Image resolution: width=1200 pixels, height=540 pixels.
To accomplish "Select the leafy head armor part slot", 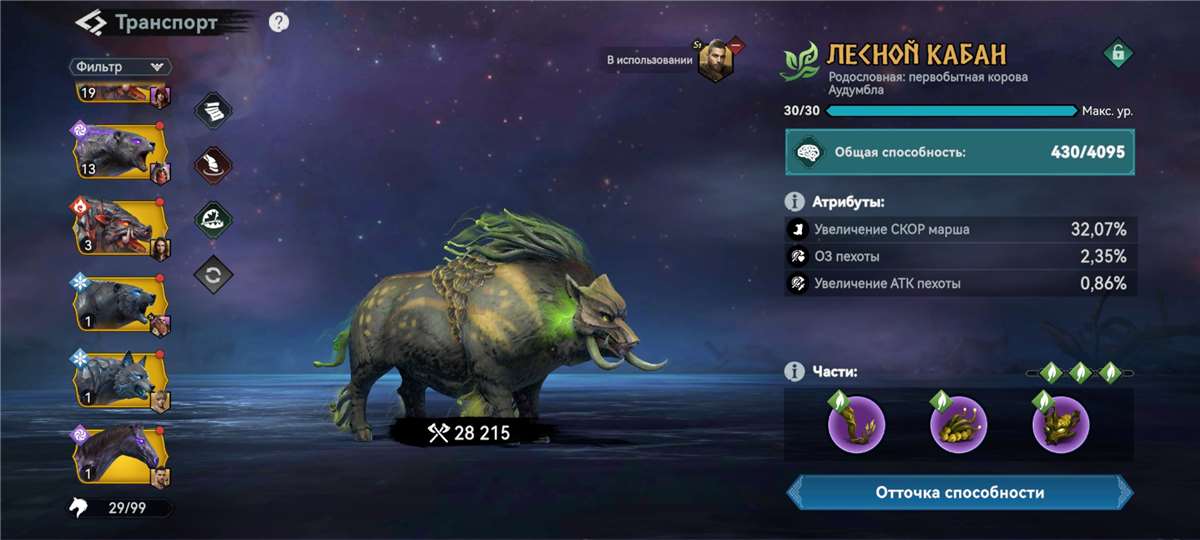I will (x=1060, y=424).
